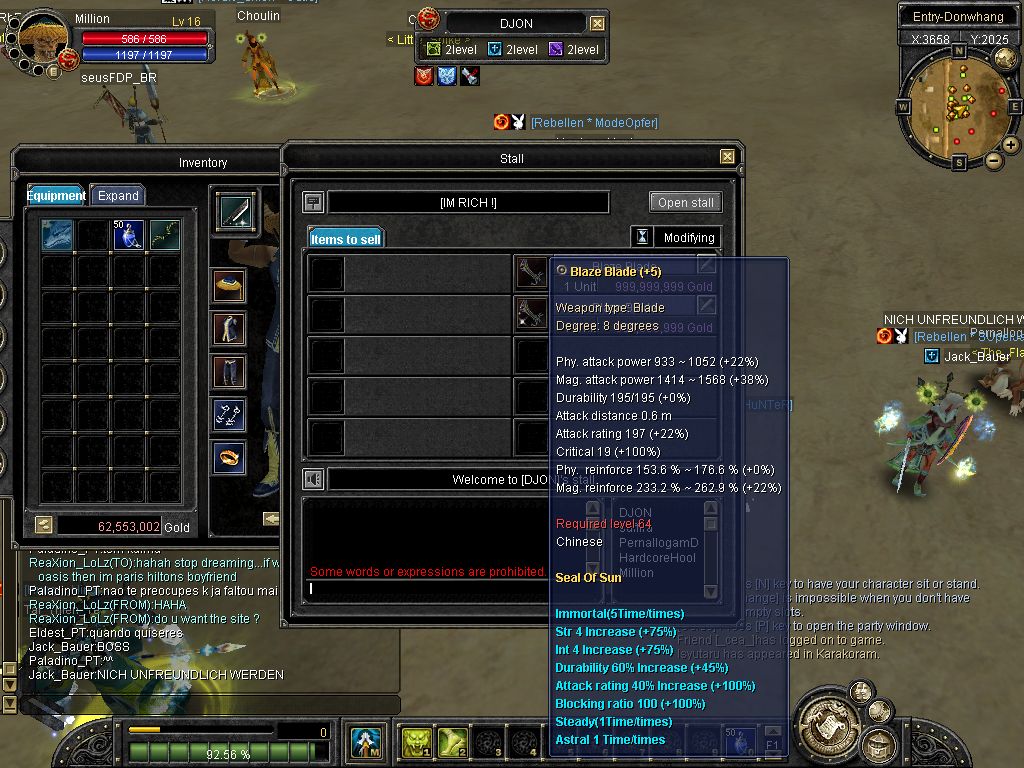Zoom in the minimap with the plus button
Screen dimensions: 1024x768
(1011, 145)
